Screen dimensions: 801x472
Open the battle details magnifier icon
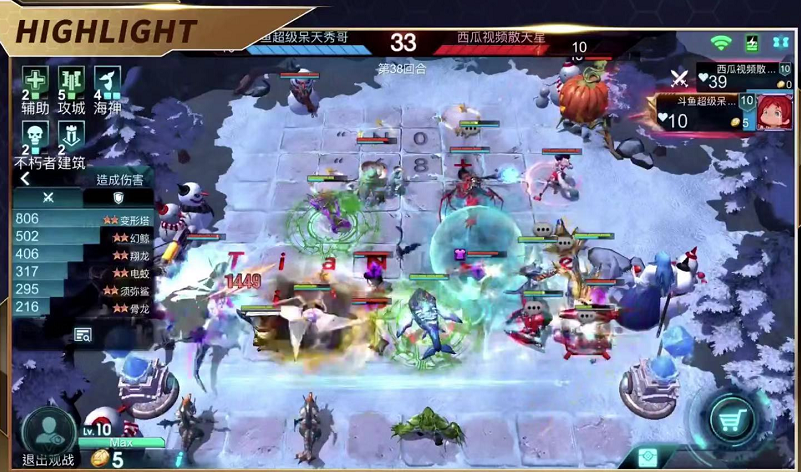82,335
